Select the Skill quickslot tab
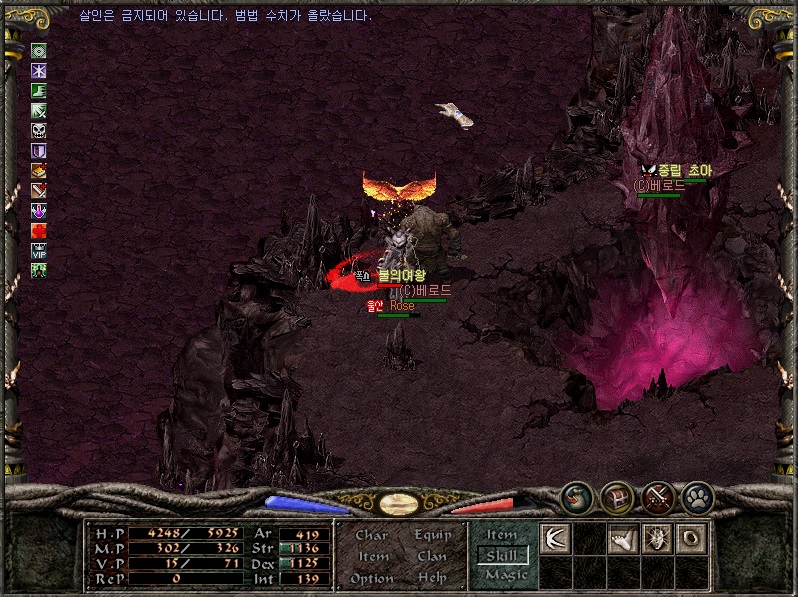Image resolution: width=798 pixels, height=597 pixels. pos(502,555)
